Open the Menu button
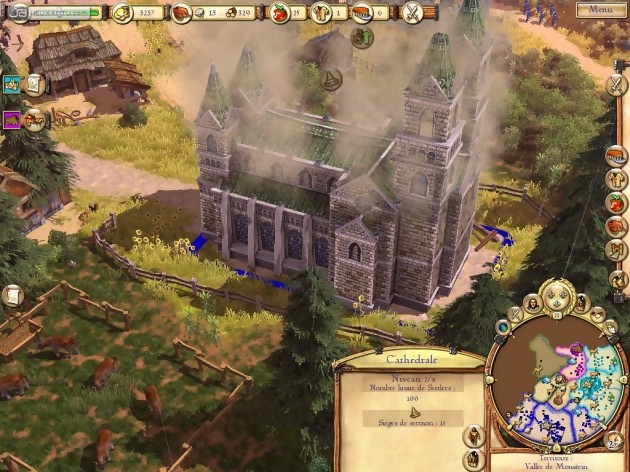Image resolution: width=630 pixels, height=472 pixels. [600, 10]
